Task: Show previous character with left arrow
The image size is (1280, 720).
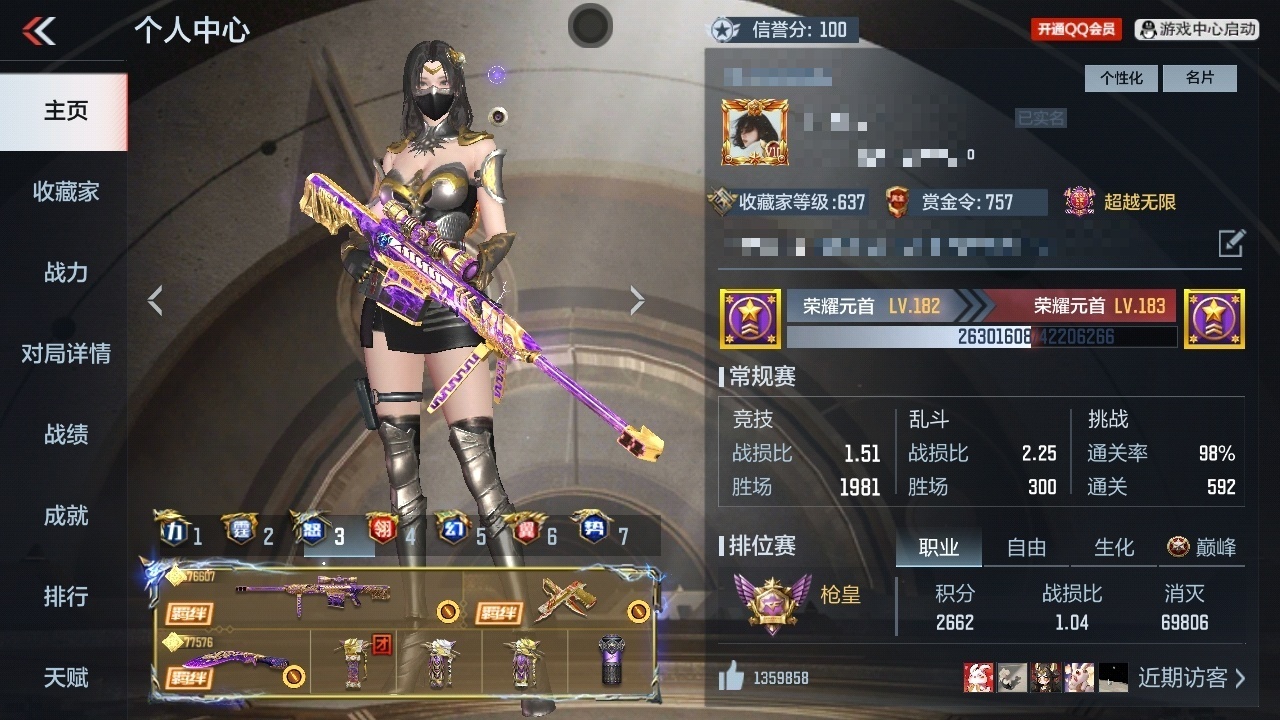Action: point(155,300)
